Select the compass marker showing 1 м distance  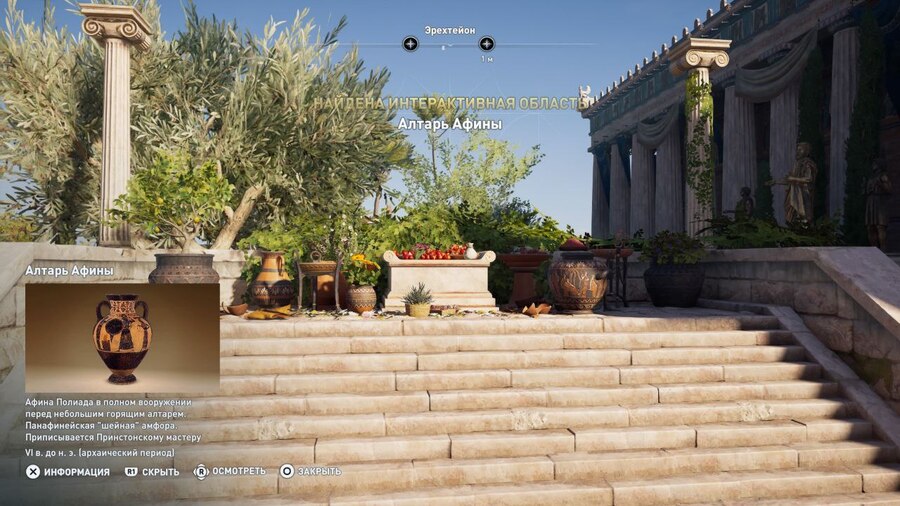pyautogui.click(x=486, y=44)
